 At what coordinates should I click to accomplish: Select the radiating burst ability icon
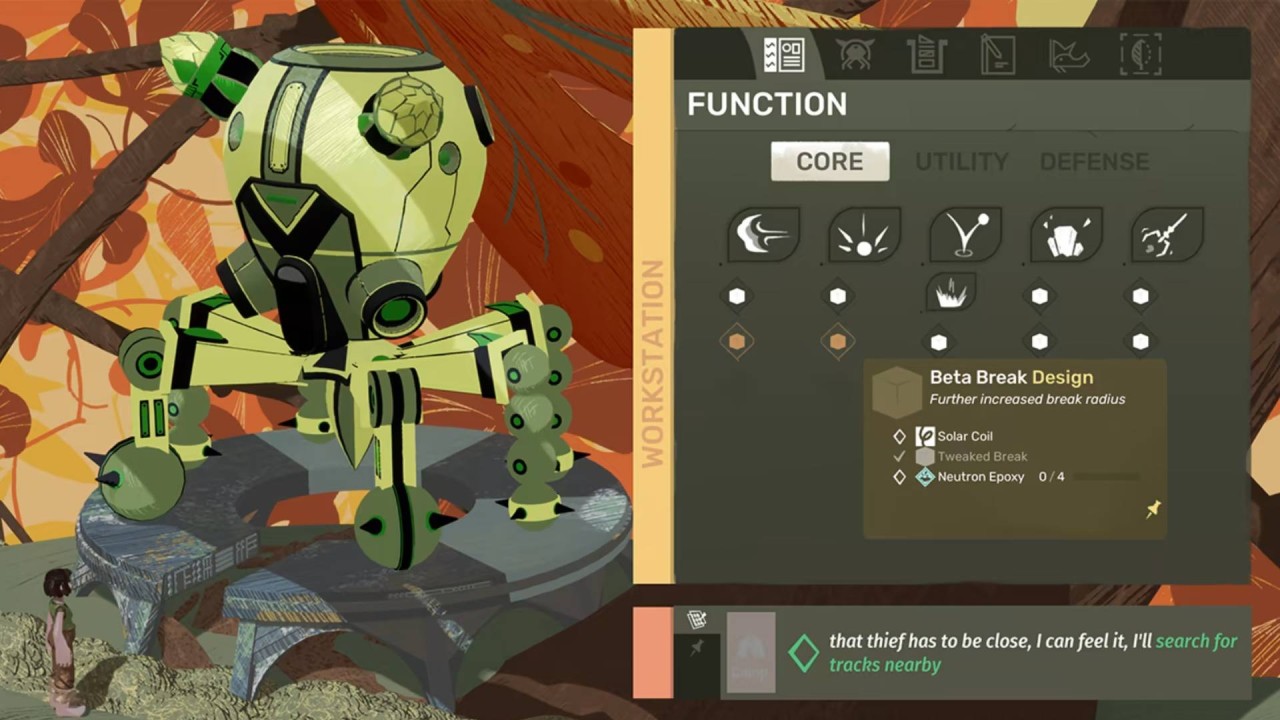tap(864, 235)
